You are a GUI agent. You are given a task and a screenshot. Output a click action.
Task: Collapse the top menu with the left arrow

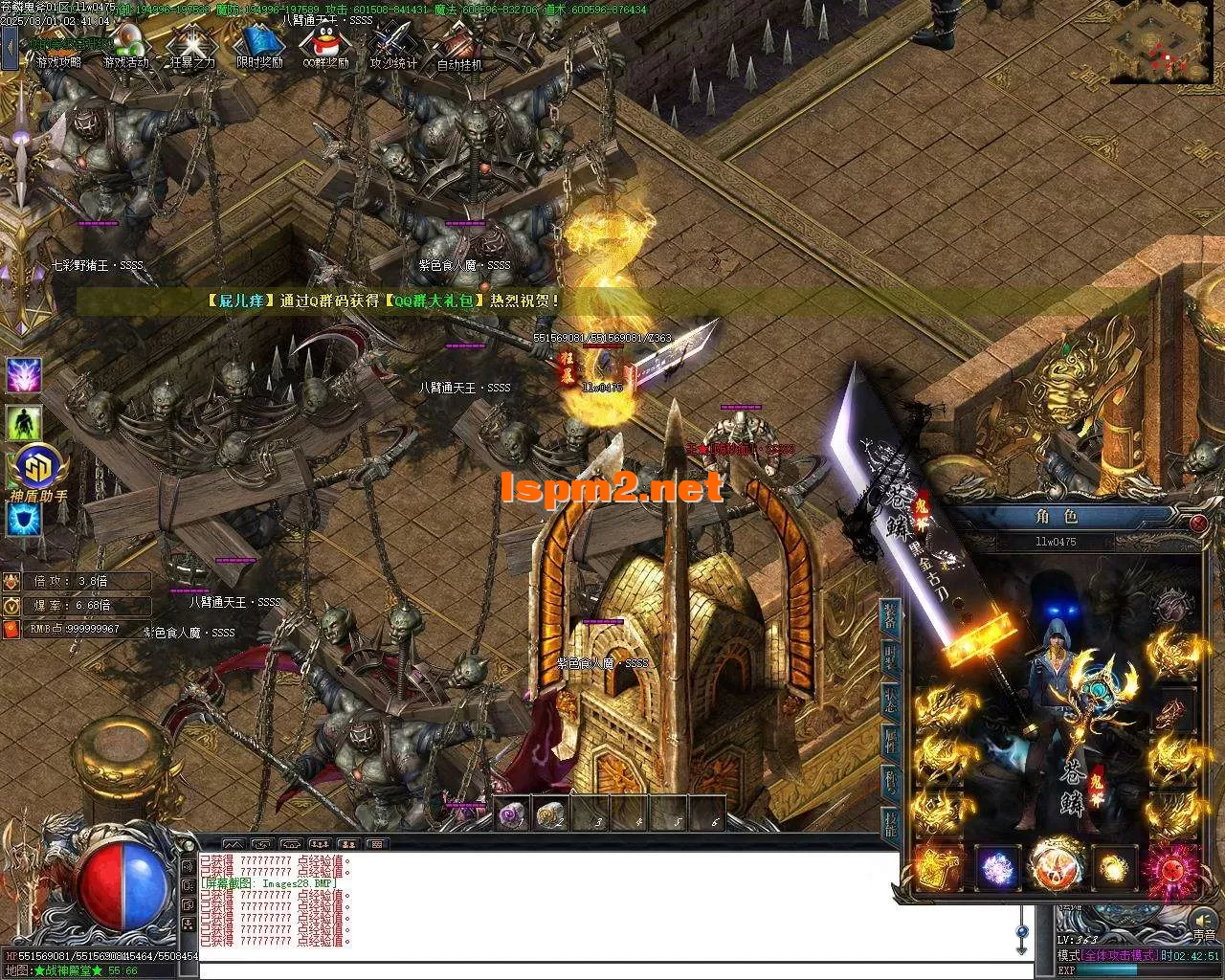coord(11,48)
